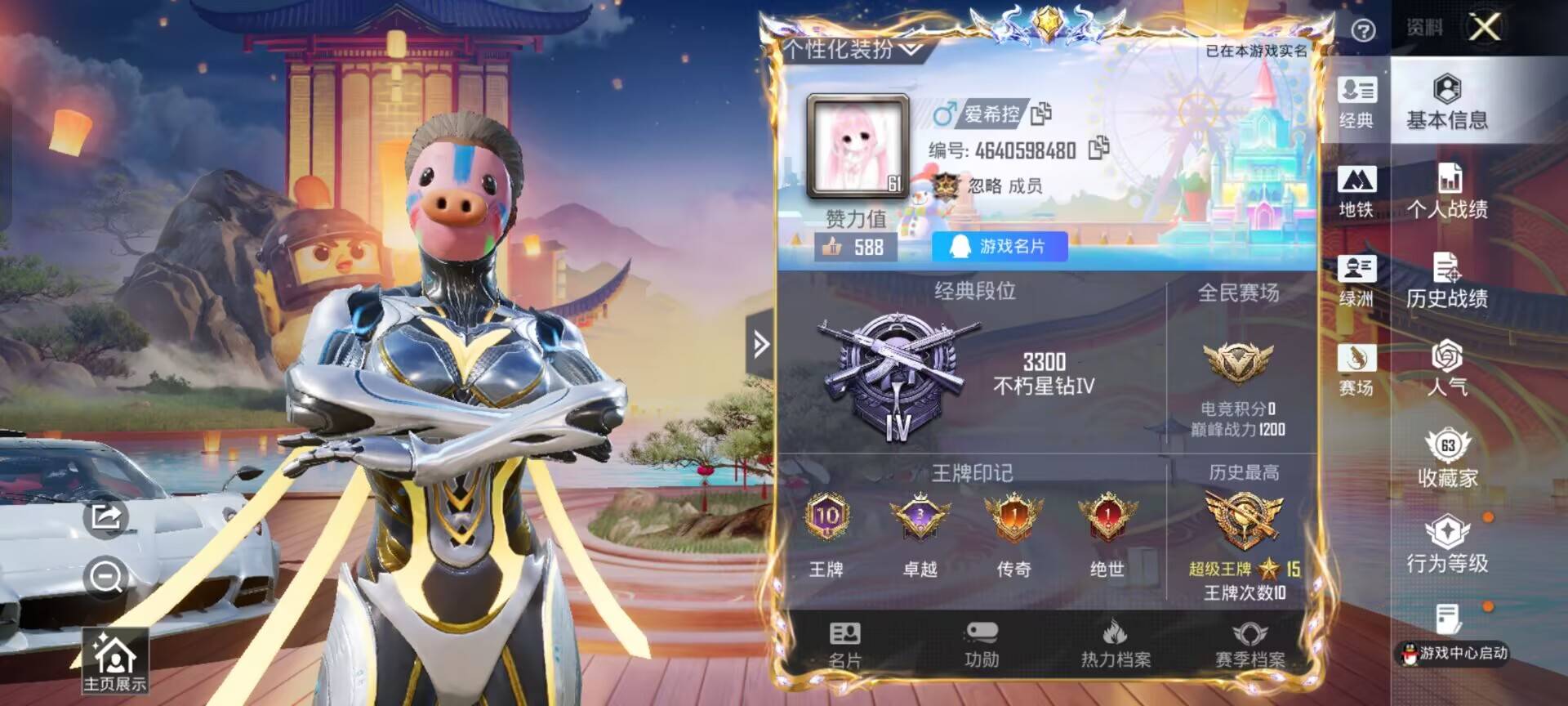Open the 游戏名片 game card button

pyautogui.click(x=1000, y=246)
